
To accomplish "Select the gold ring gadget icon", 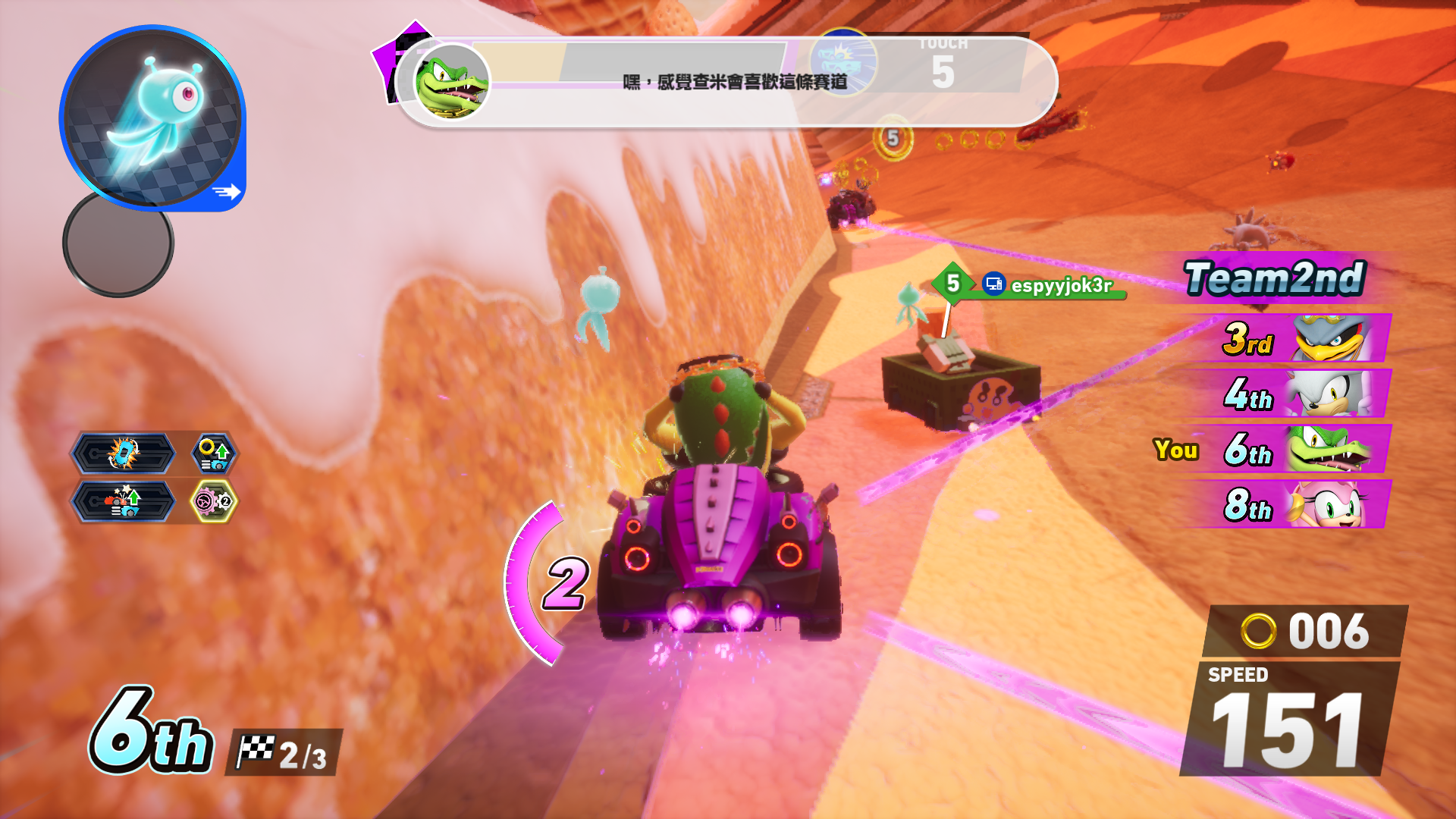I will point(214,453).
